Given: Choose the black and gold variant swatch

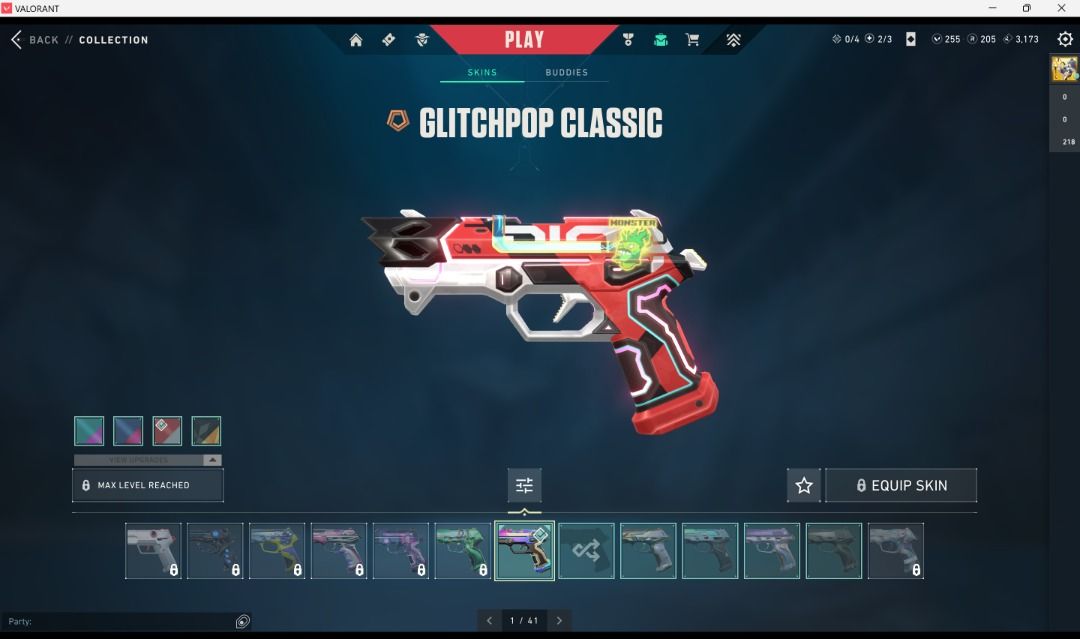Looking at the screenshot, I should [206, 431].
